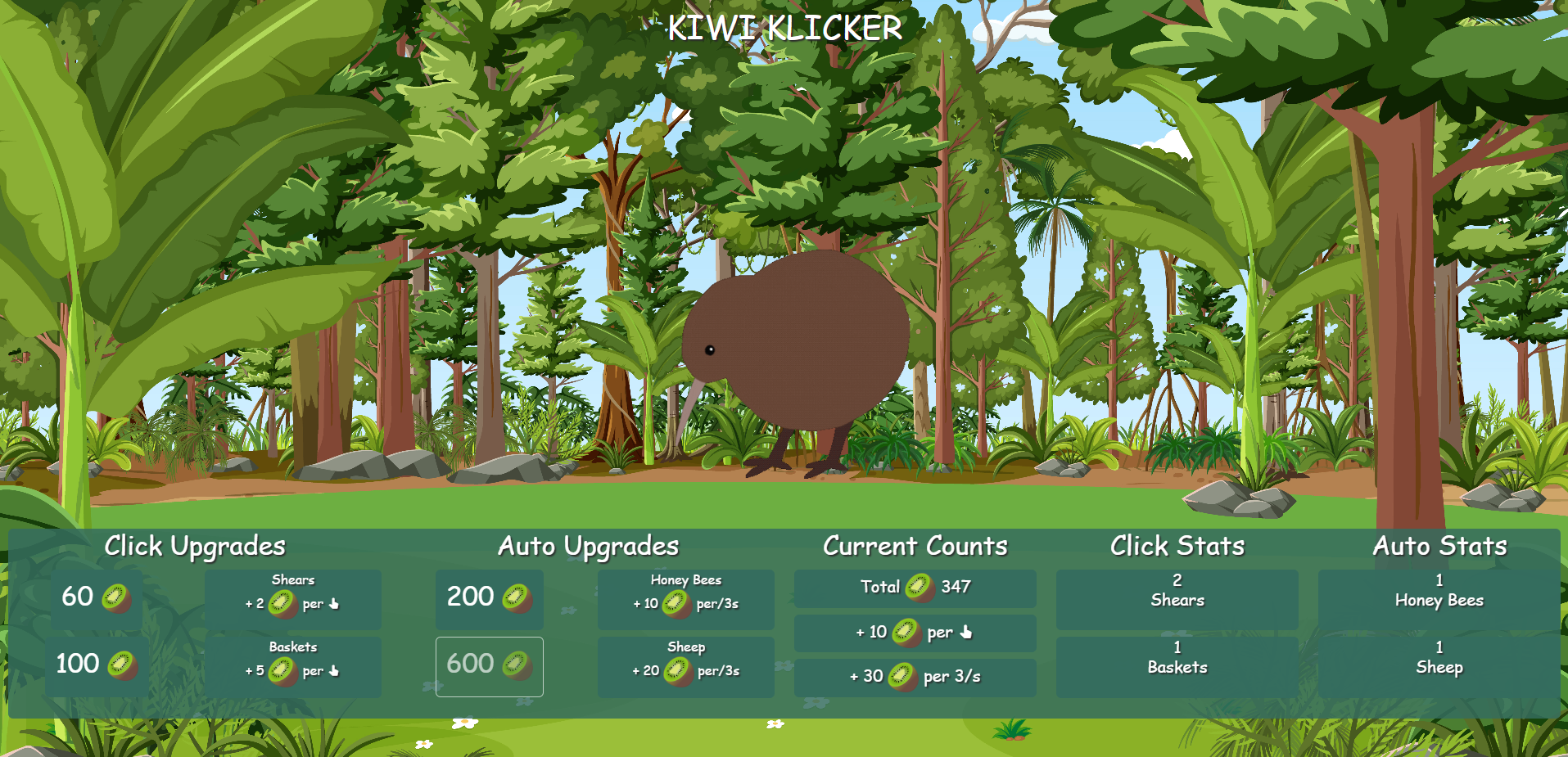Click the Click Upgrades panel heading

click(196, 546)
